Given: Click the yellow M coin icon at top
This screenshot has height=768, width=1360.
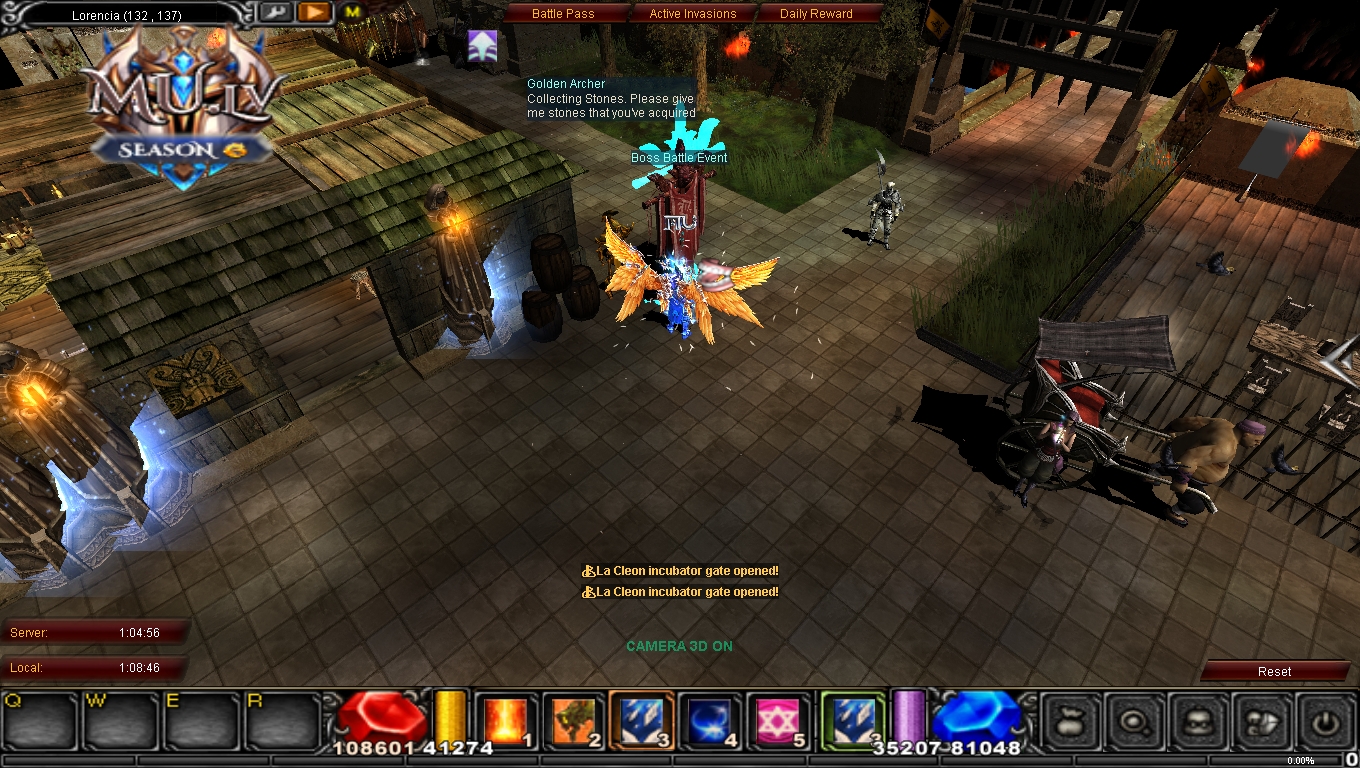Looking at the screenshot, I should [351, 13].
